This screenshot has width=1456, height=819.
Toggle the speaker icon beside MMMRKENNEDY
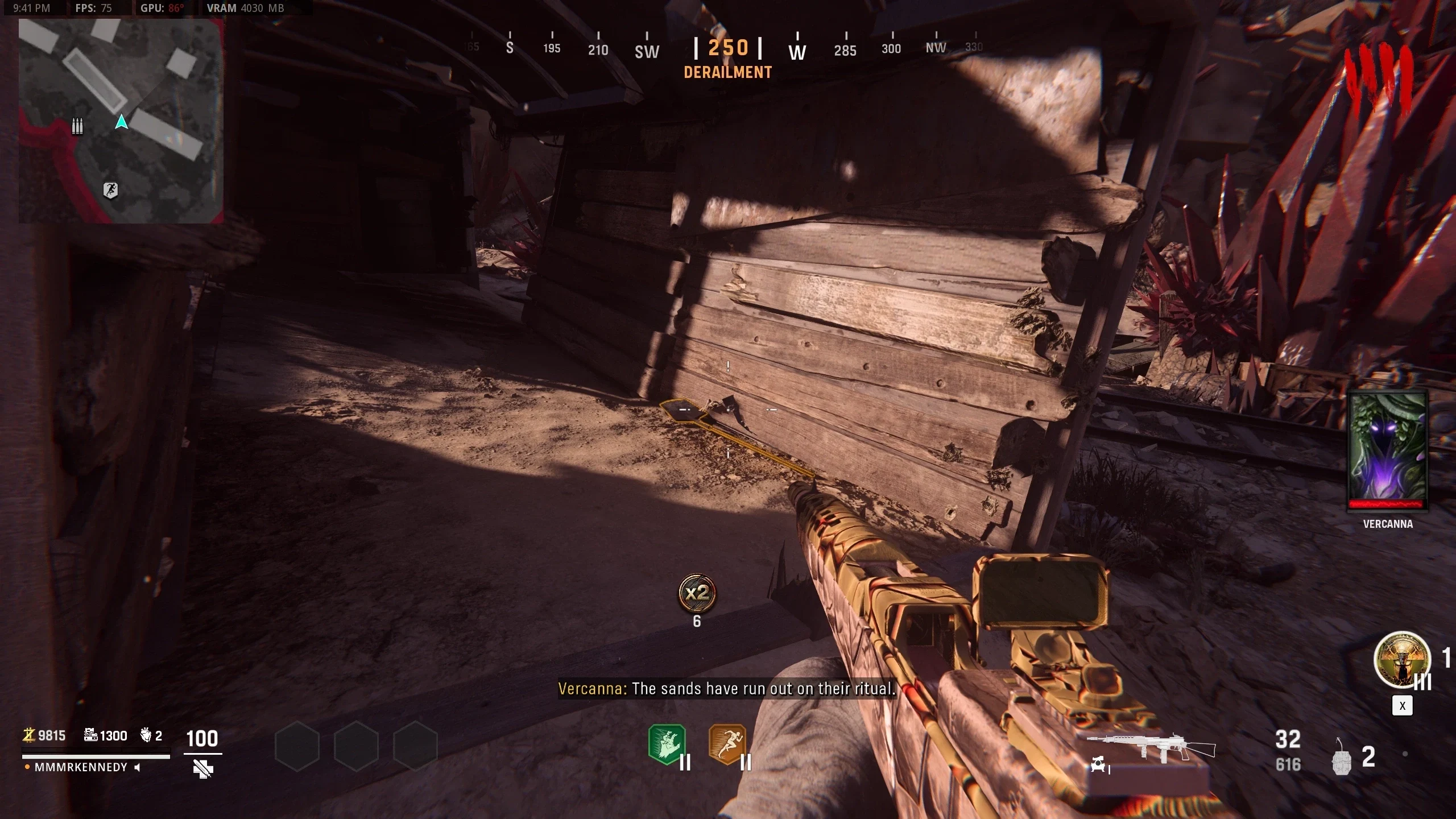(137, 767)
